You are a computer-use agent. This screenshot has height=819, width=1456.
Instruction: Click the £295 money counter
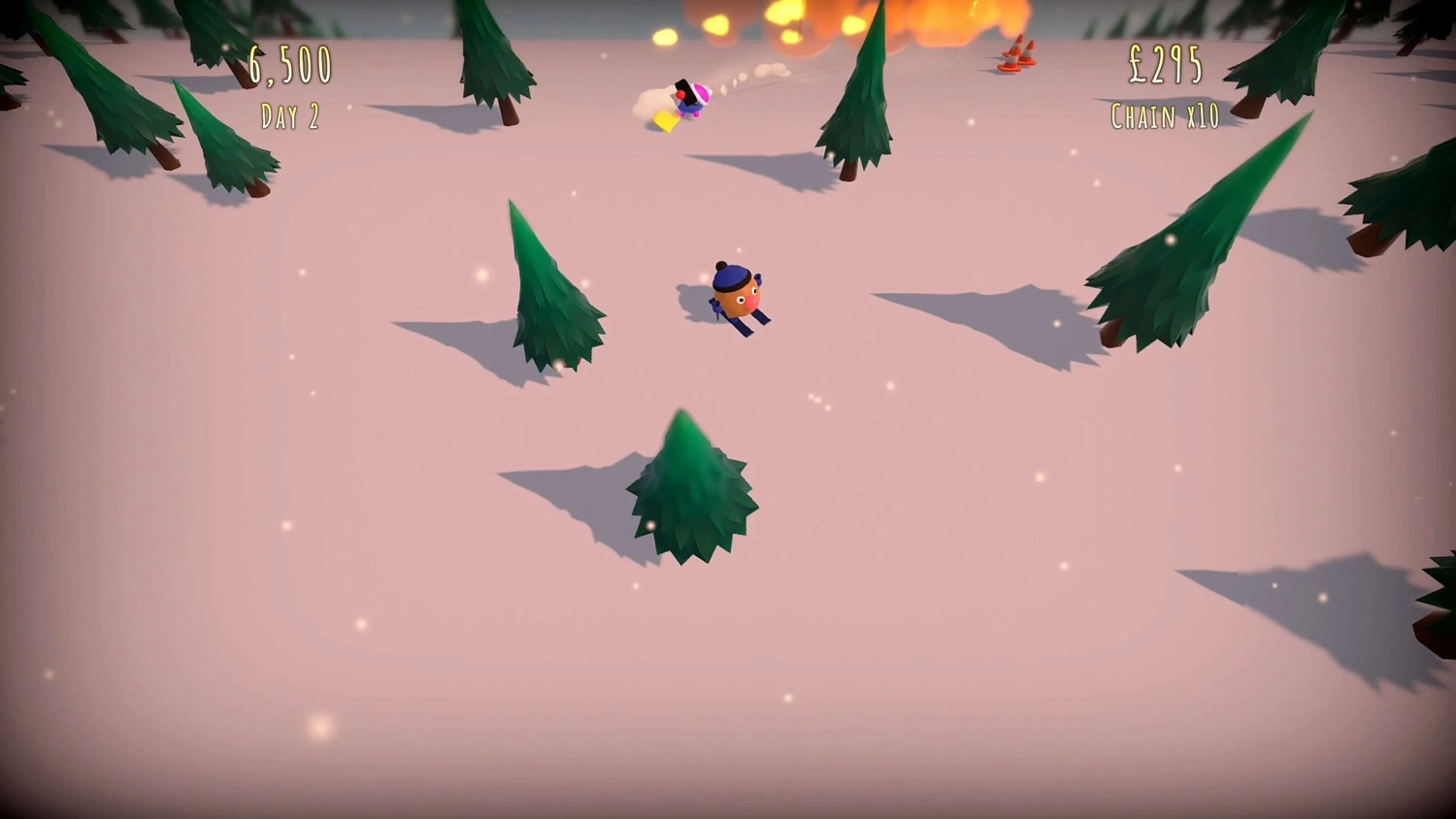[x=1163, y=66]
